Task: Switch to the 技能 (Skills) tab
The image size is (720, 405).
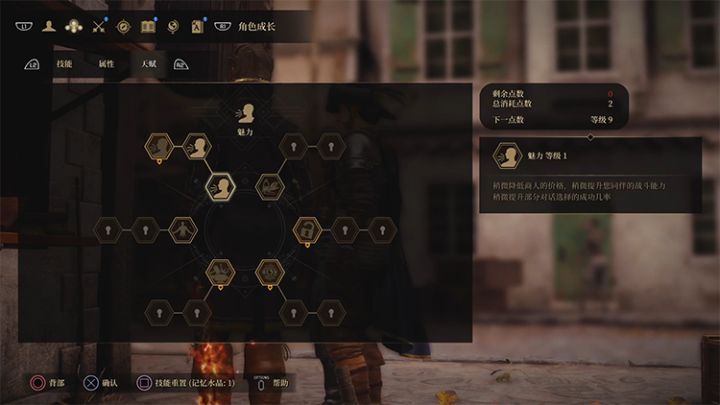Action: (64, 64)
